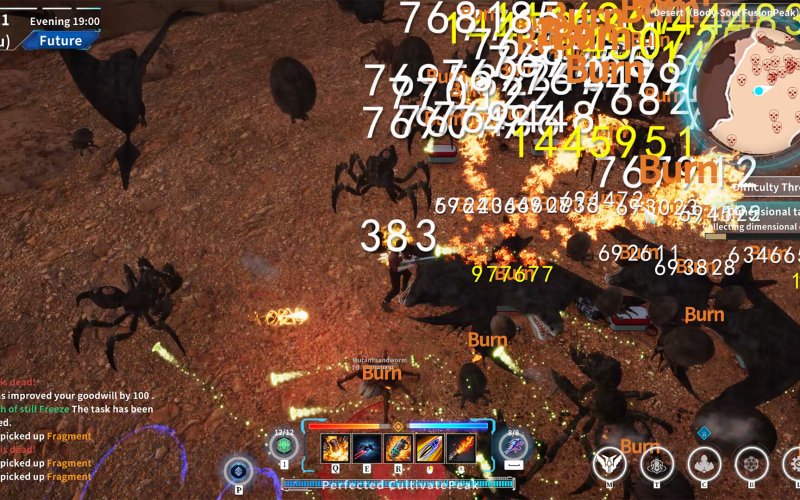The image size is (800, 500).
Task: Activate the blue mech dash ability
Action: pyautogui.click(x=514, y=446)
